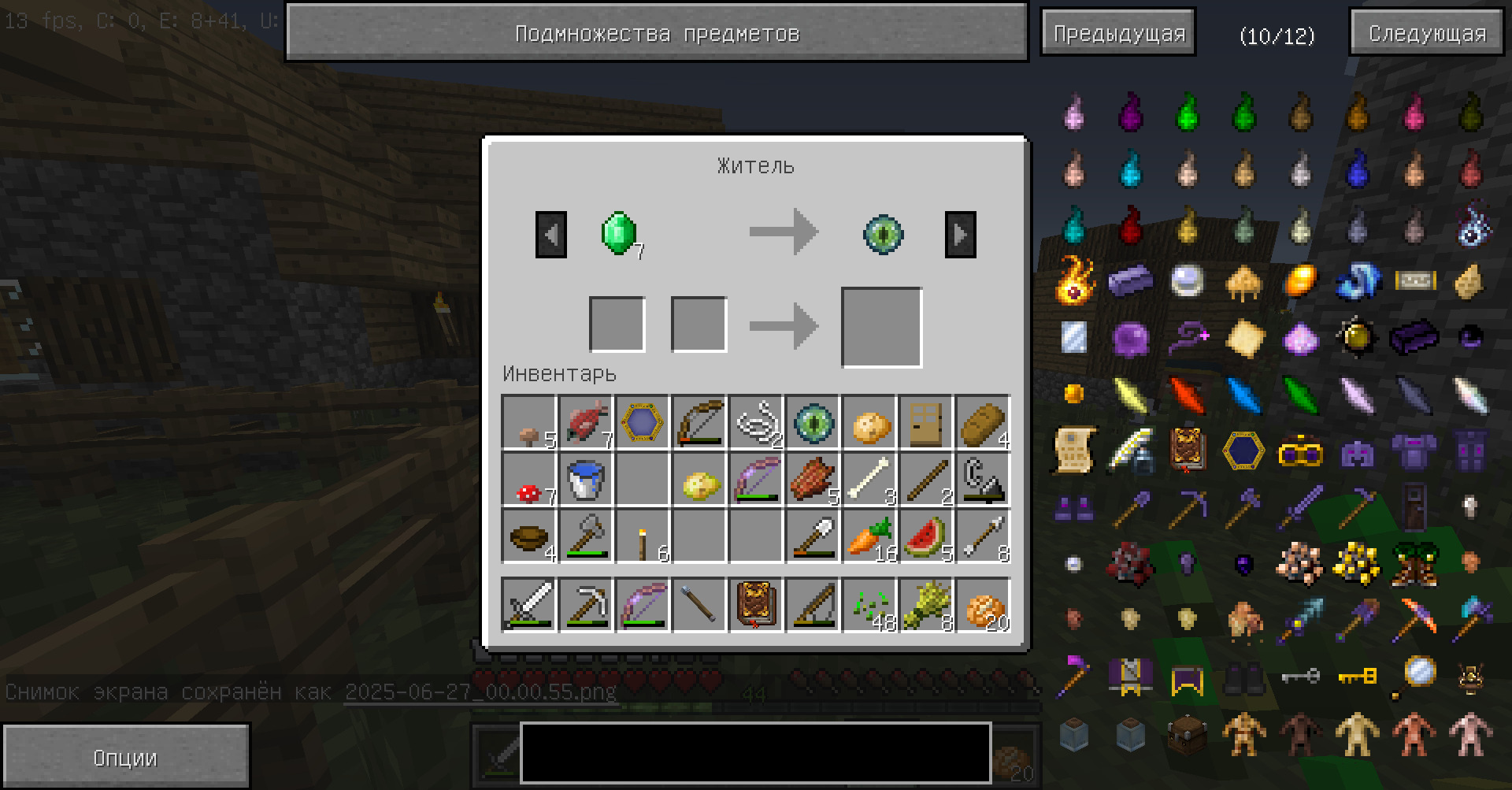Choose the fire charge in item list
The image size is (1512, 790).
1074,281
